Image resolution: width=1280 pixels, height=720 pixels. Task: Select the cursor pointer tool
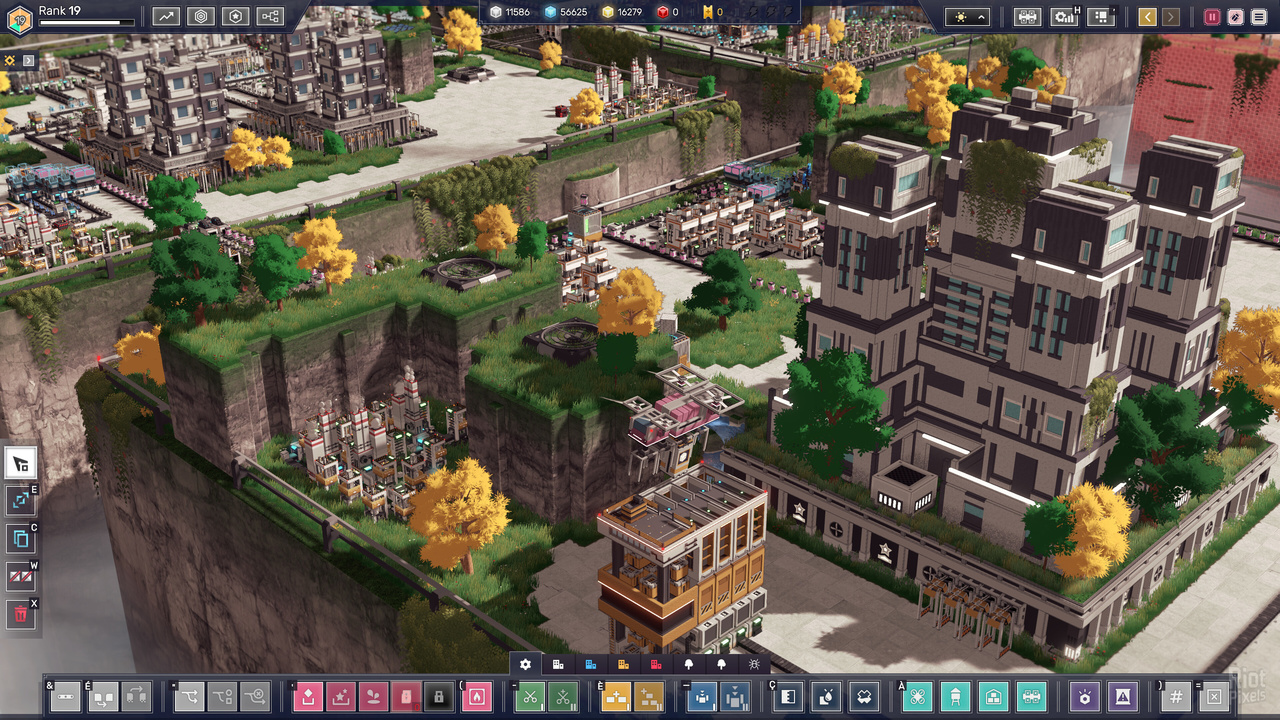(21, 463)
